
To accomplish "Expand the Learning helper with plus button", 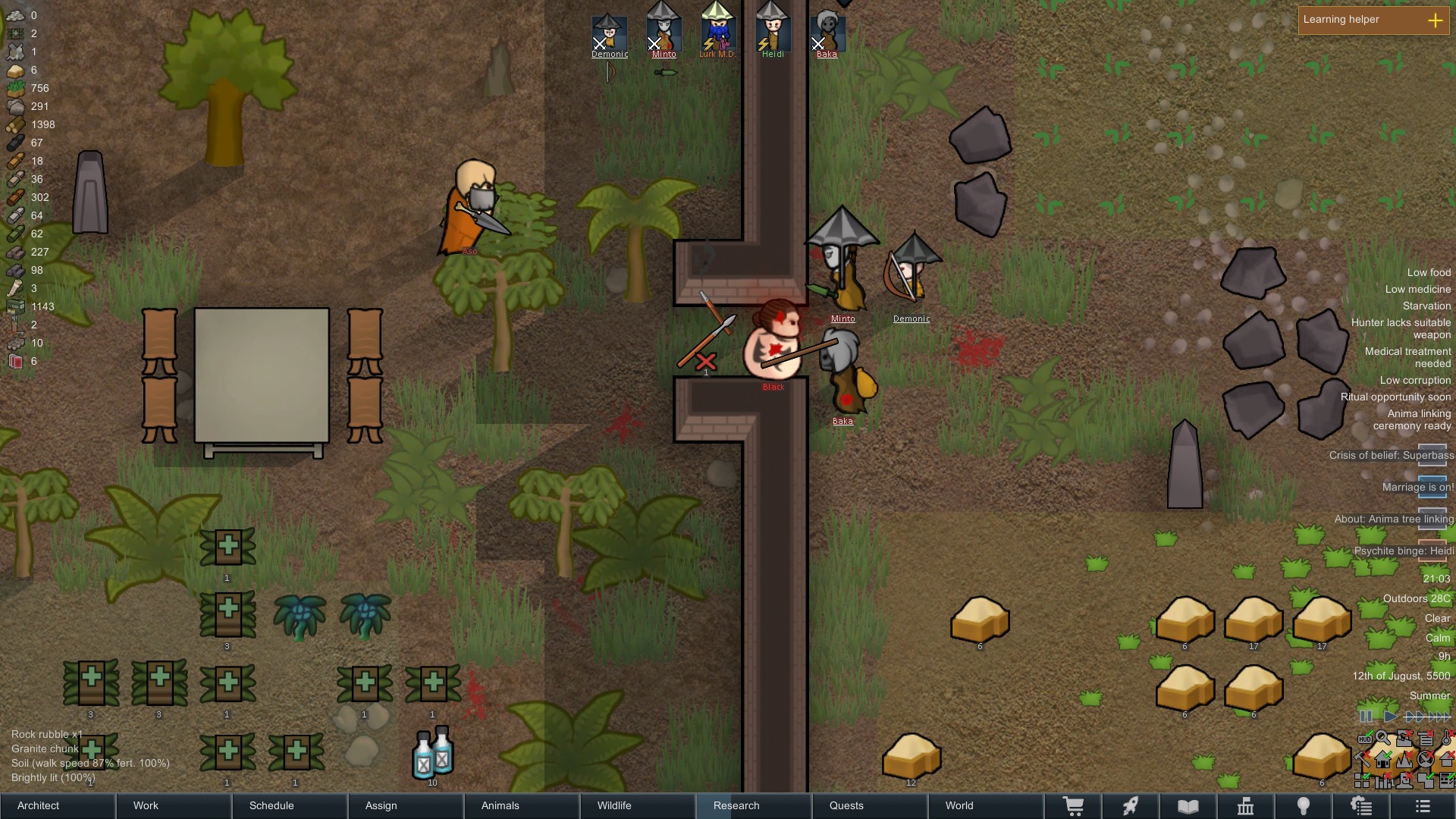I will (x=1436, y=20).
